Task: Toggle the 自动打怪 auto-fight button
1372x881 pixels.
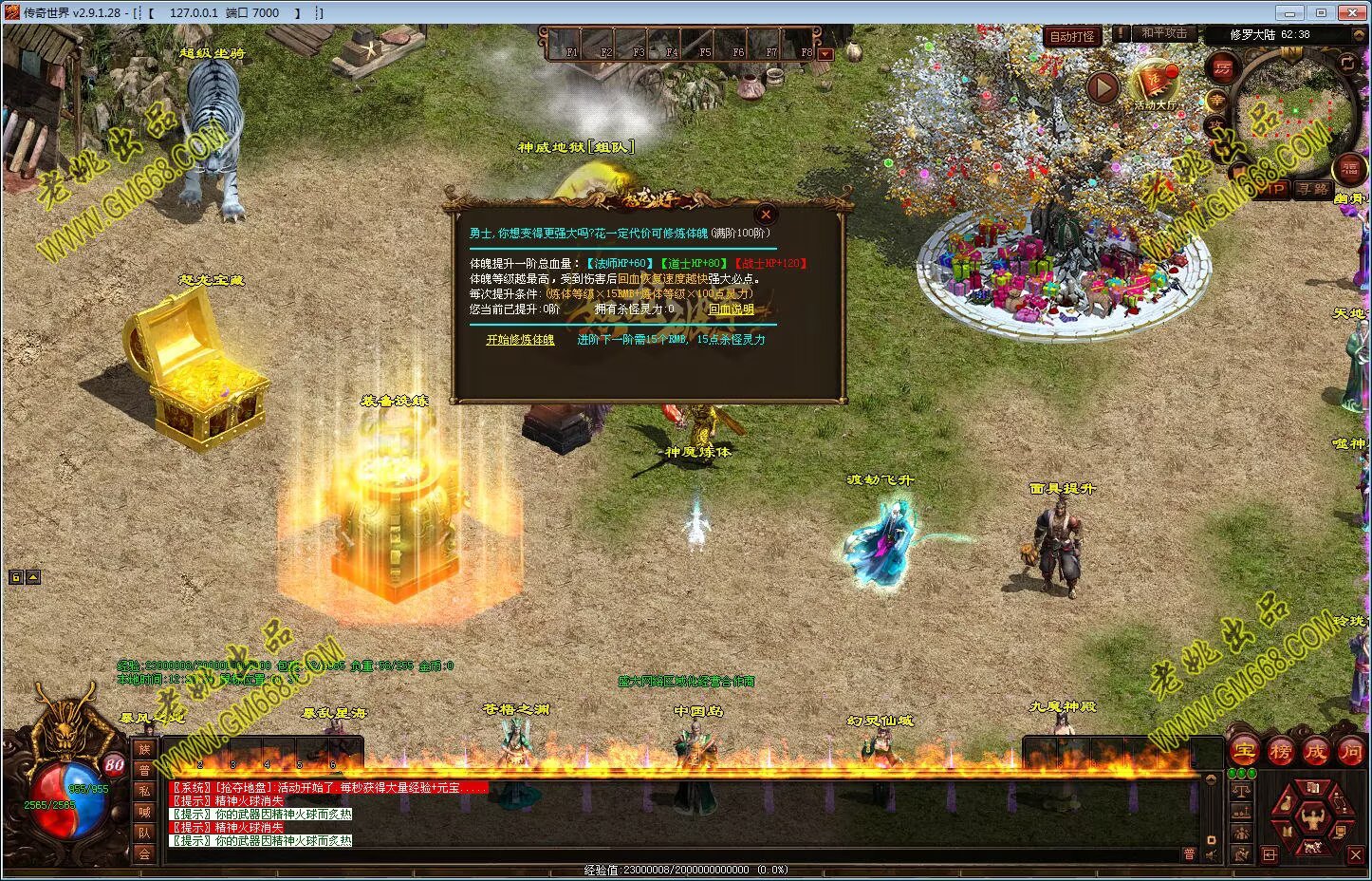Action: click(x=1071, y=36)
